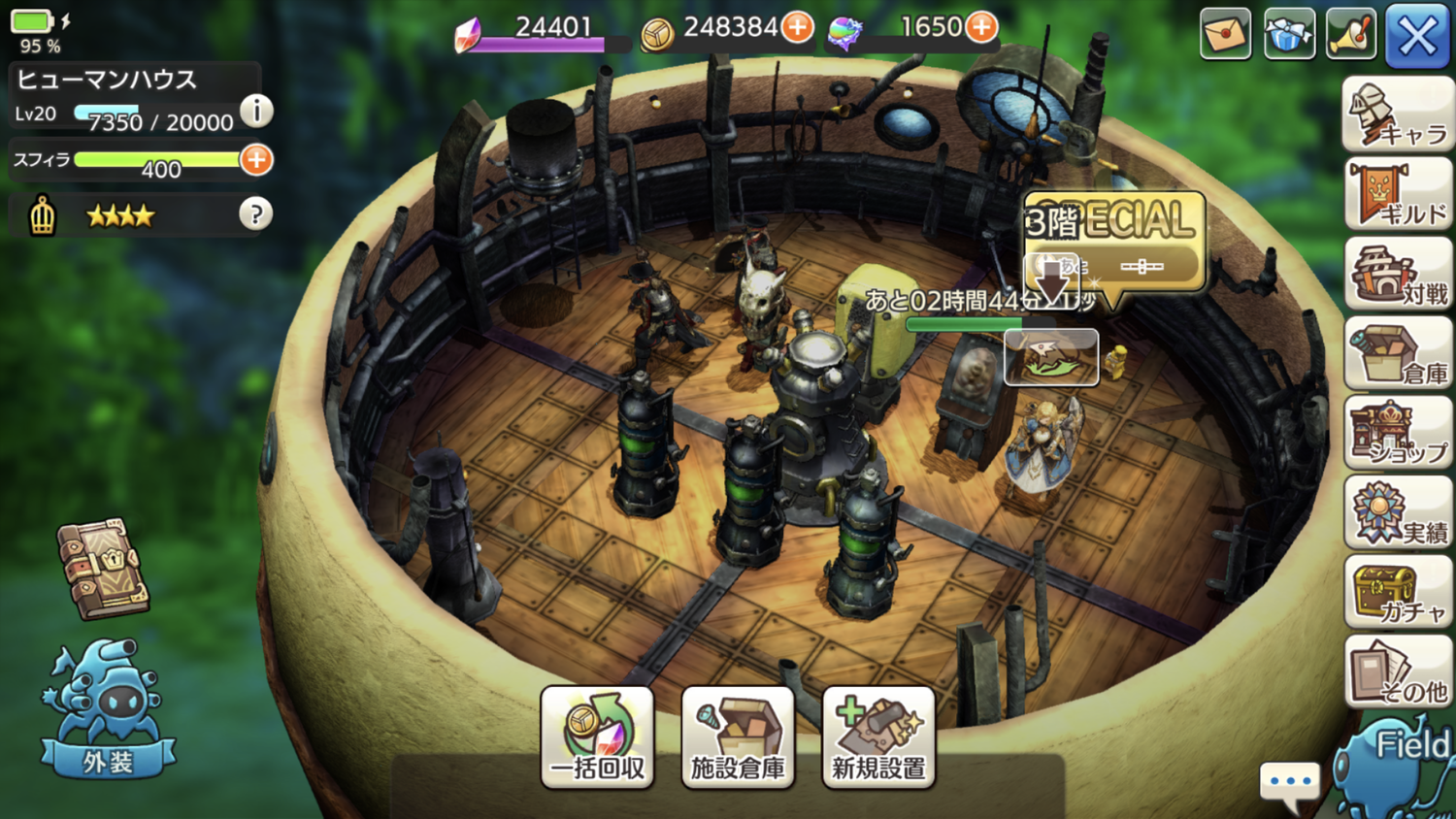
Task: Close the house view with the X button
Action: [x=1416, y=37]
